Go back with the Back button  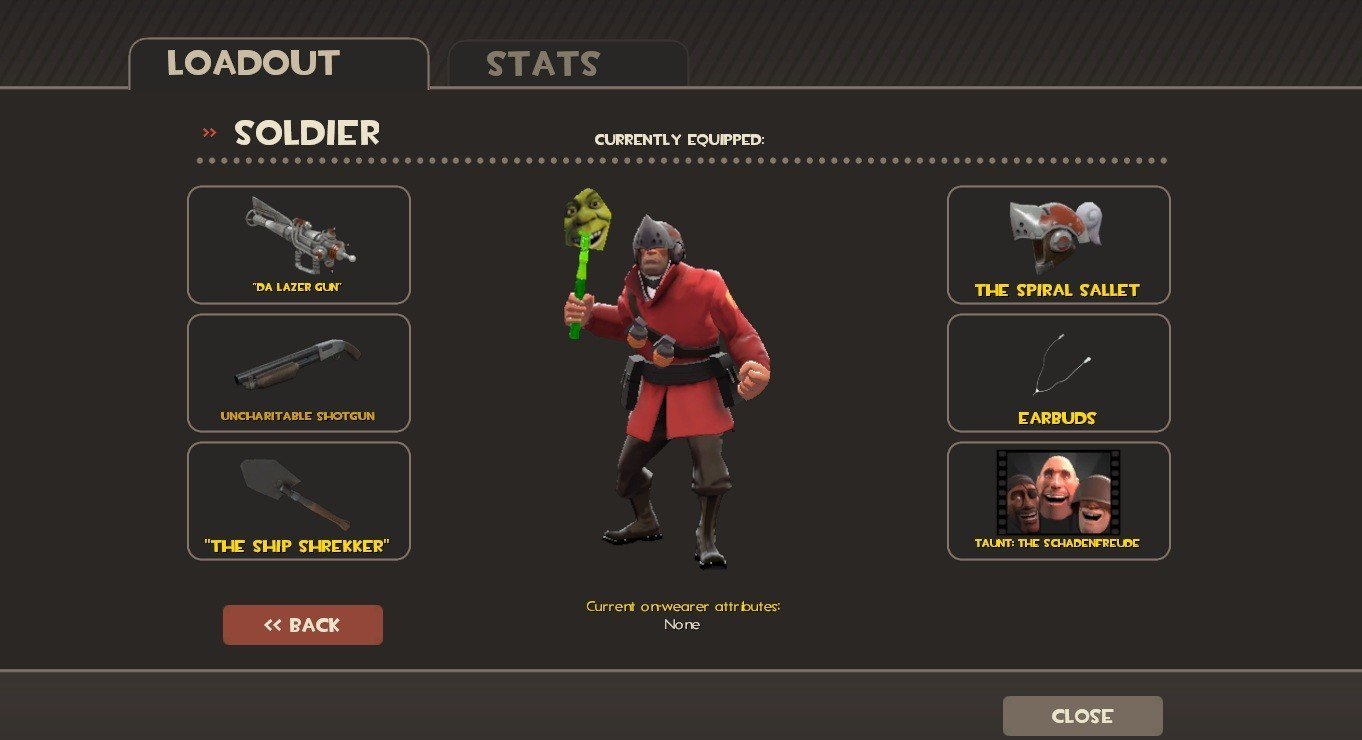click(303, 625)
